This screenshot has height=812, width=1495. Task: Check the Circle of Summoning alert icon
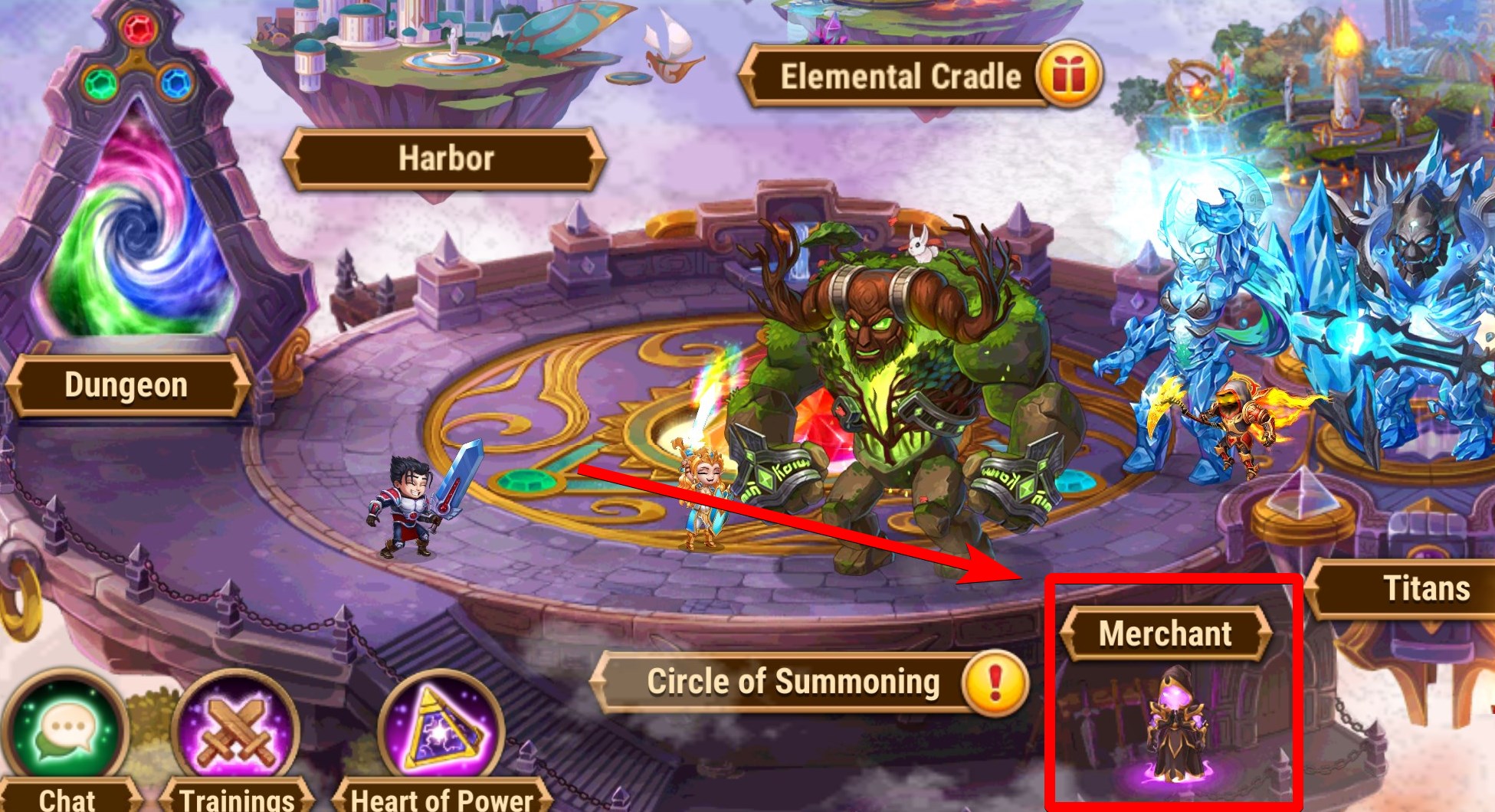[995, 682]
